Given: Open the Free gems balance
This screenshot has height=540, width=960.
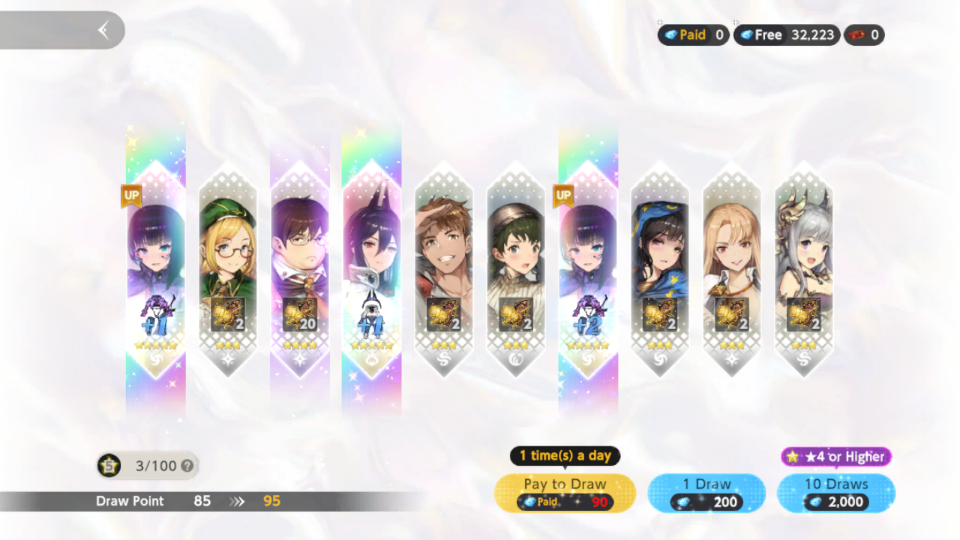Looking at the screenshot, I should tap(785, 35).
